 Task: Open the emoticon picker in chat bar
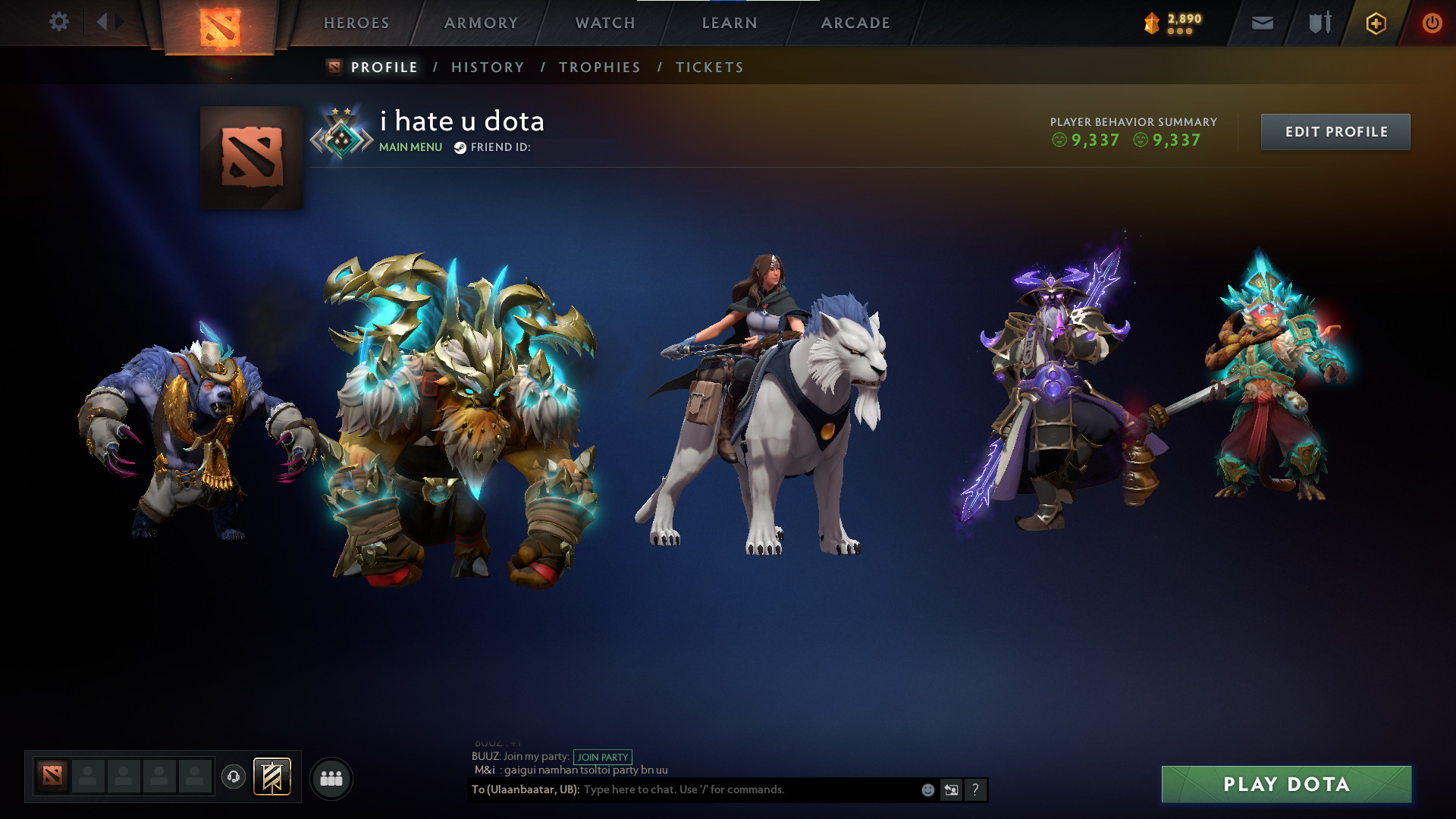(x=927, y=789)
